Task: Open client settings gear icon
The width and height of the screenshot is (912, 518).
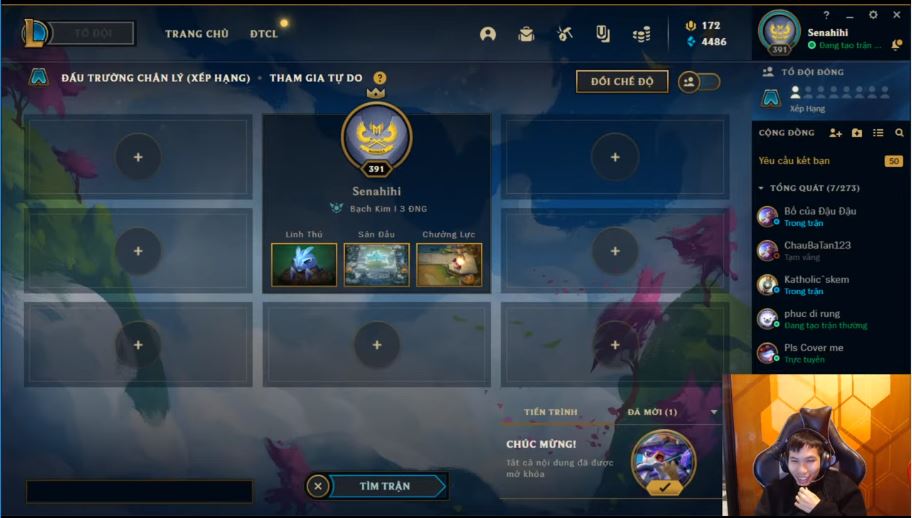Action: point(873,15)
